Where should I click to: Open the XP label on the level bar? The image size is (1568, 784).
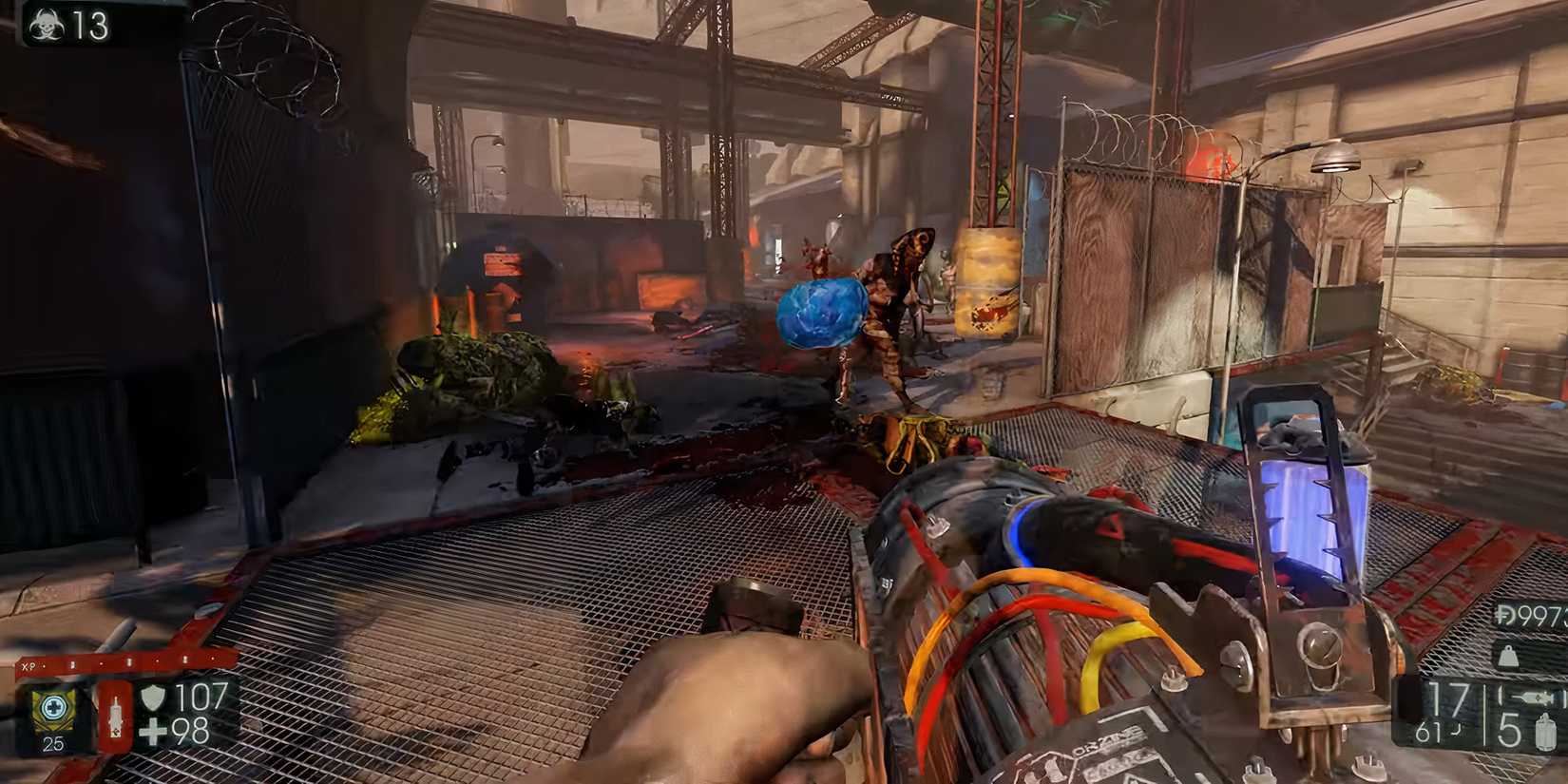pyautogui.click(x=29, y=663)
